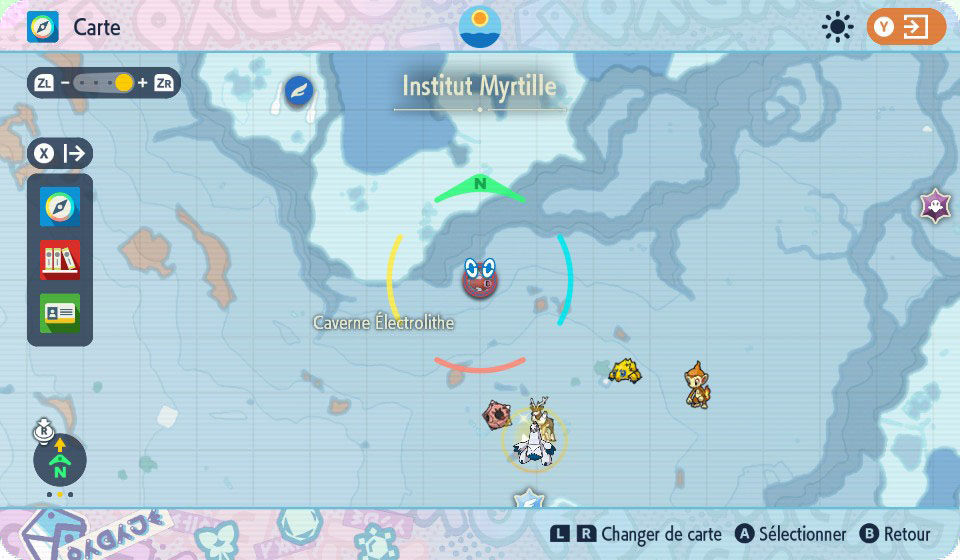Select the blue feather fly point marker
The height and width of the screenshot is (560, 960).
coord(298,91)
